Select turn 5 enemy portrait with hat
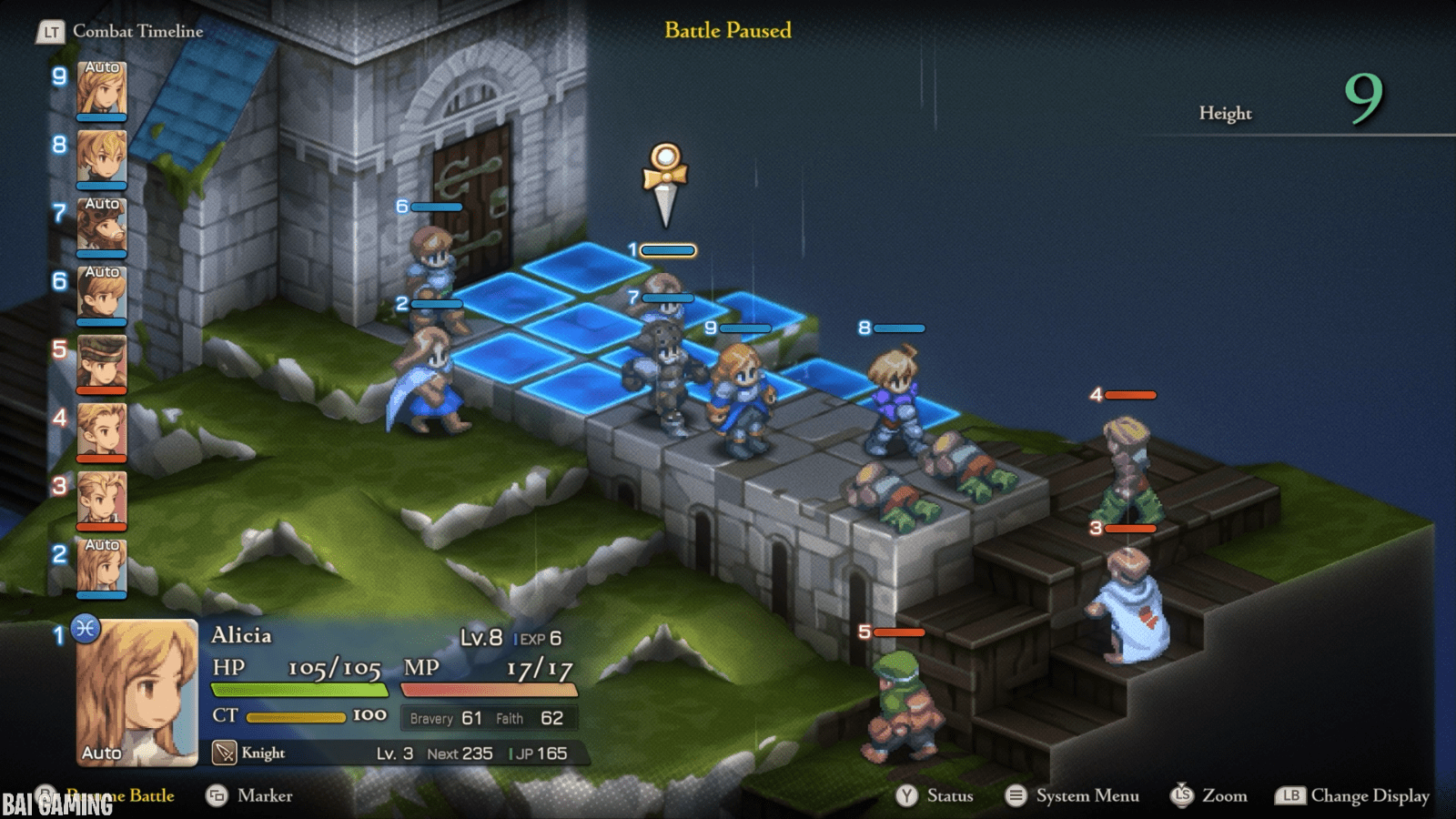Screen dimensions: 1456x819 tap(101, 362)
